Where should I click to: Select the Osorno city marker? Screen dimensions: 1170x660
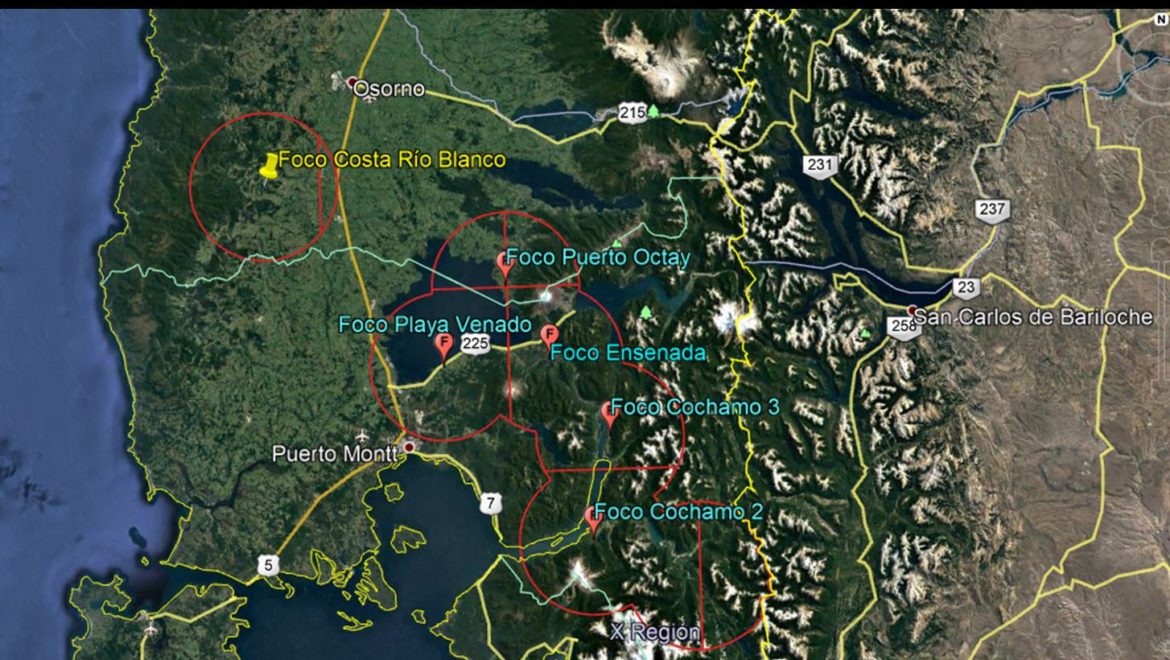(x=353, y=84)
